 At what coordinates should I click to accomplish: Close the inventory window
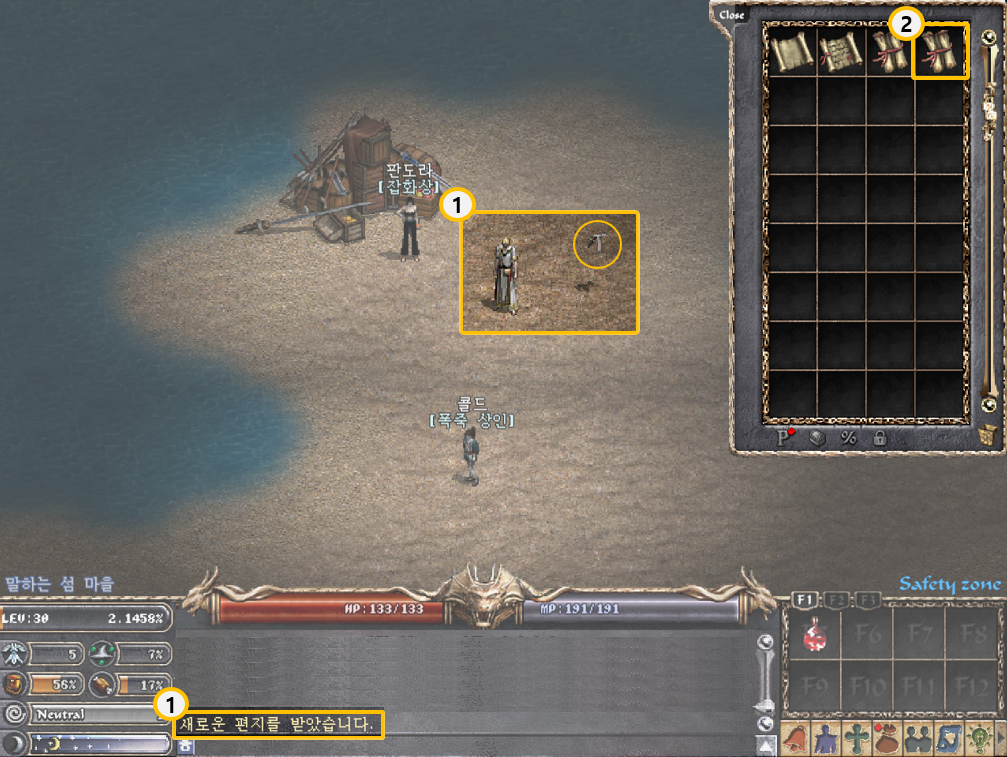pos(732,15)
